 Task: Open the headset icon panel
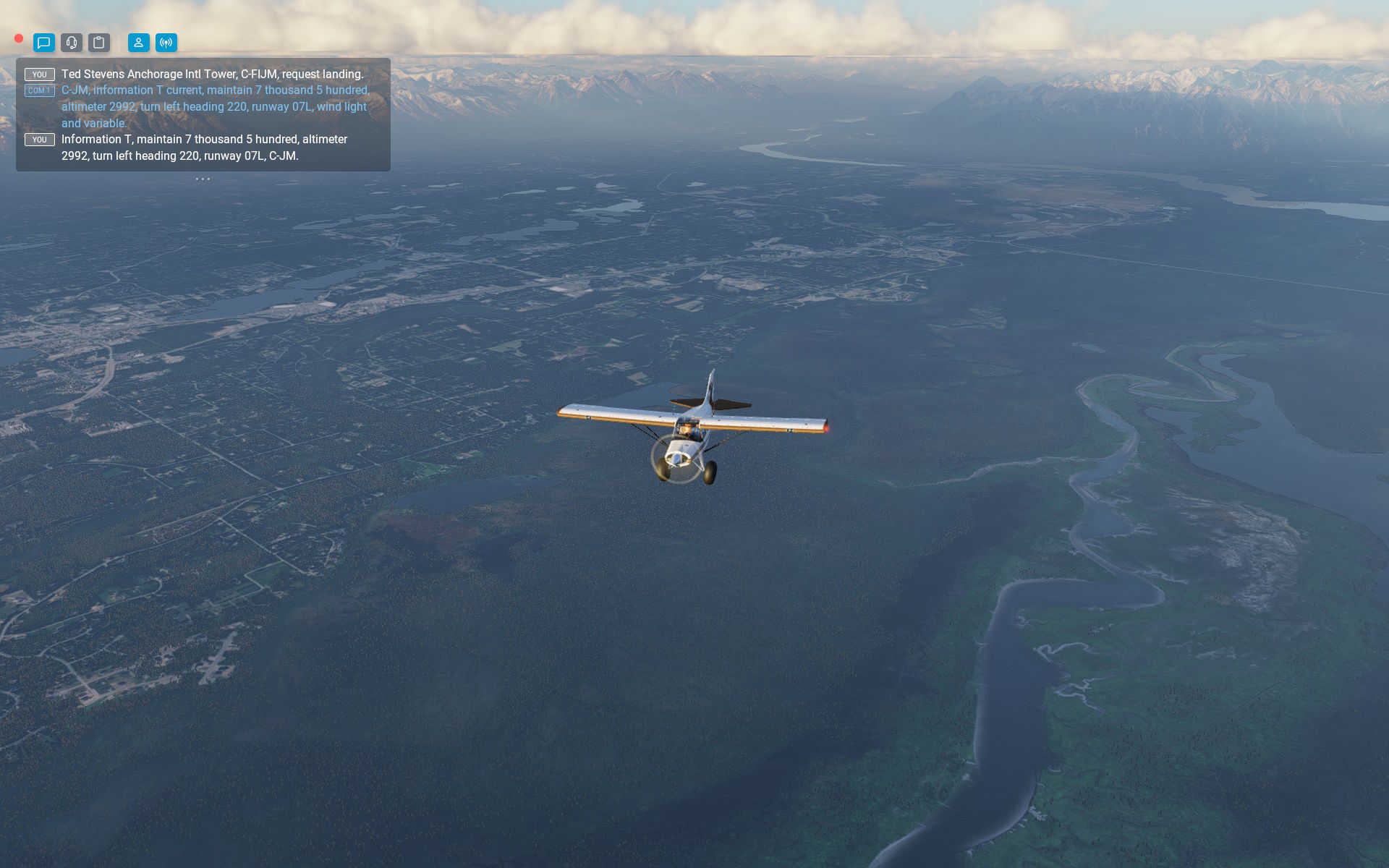tap(72, 43)
